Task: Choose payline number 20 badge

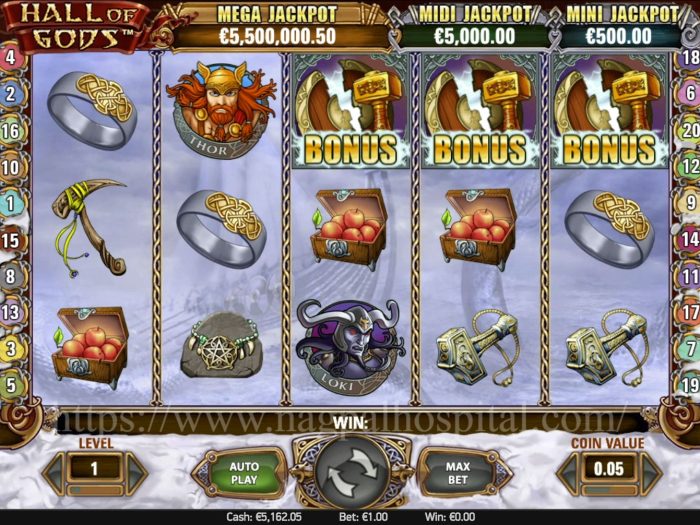Action: (688, 130)
